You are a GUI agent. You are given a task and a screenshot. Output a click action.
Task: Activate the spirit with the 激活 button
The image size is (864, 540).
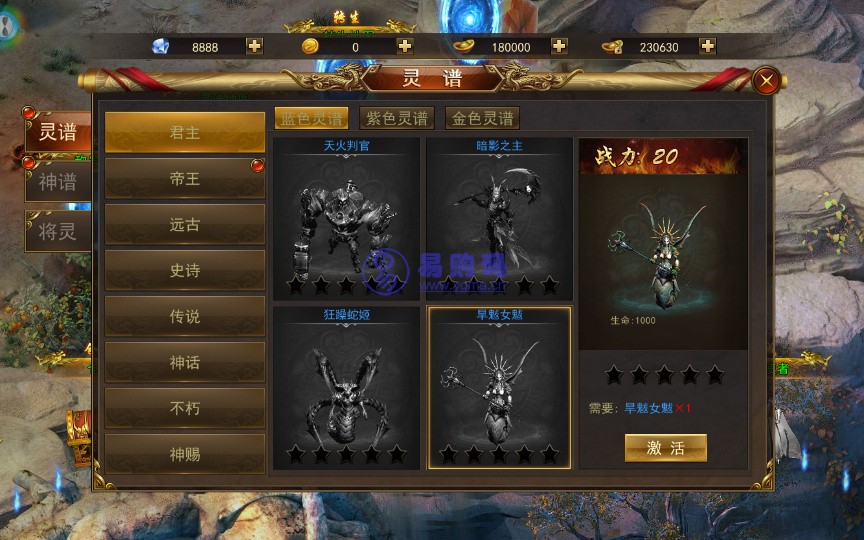pos(665,447)
